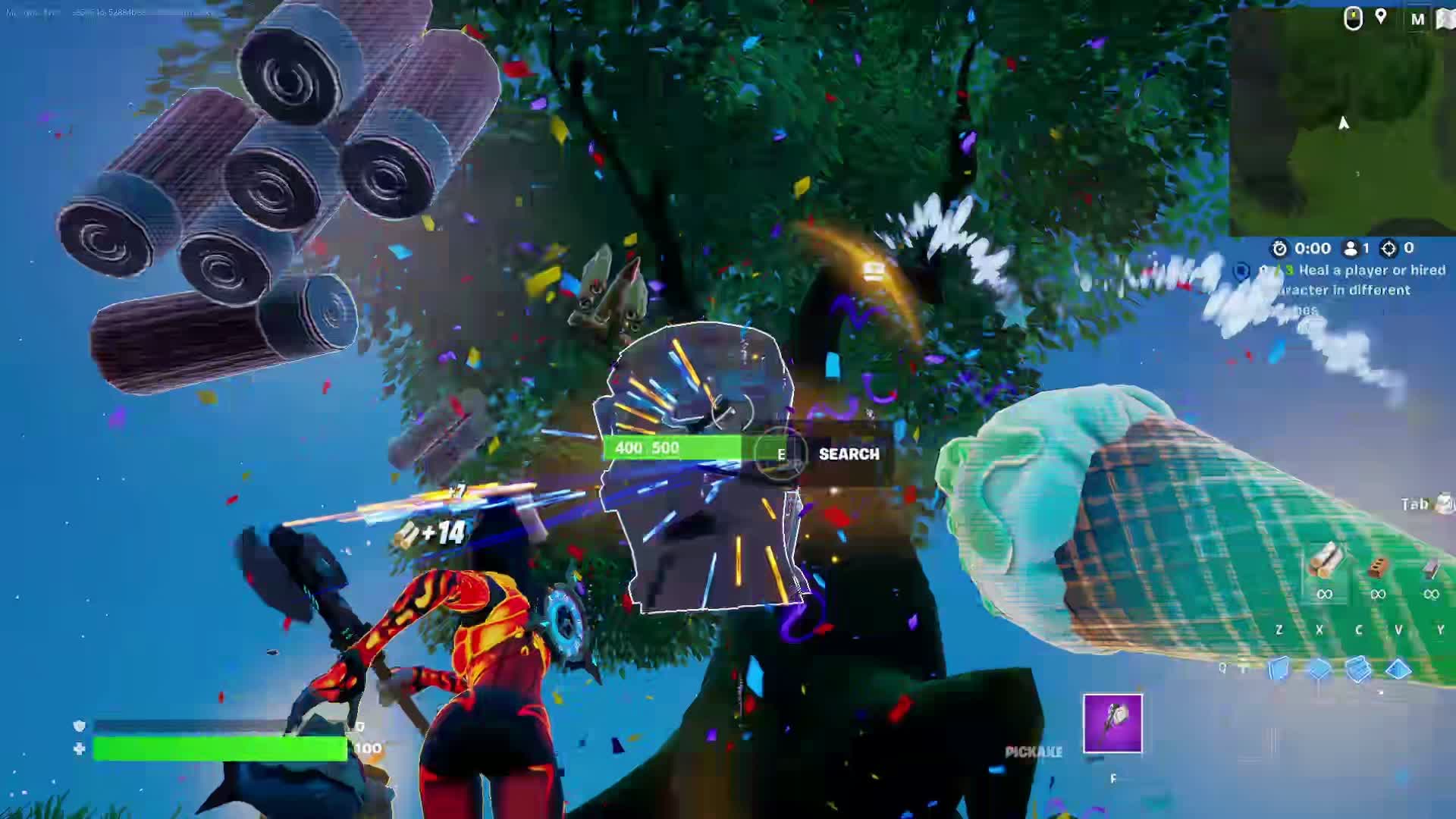
Task: Click the eliminations crosshair icon
Action: coord(1389,248)
